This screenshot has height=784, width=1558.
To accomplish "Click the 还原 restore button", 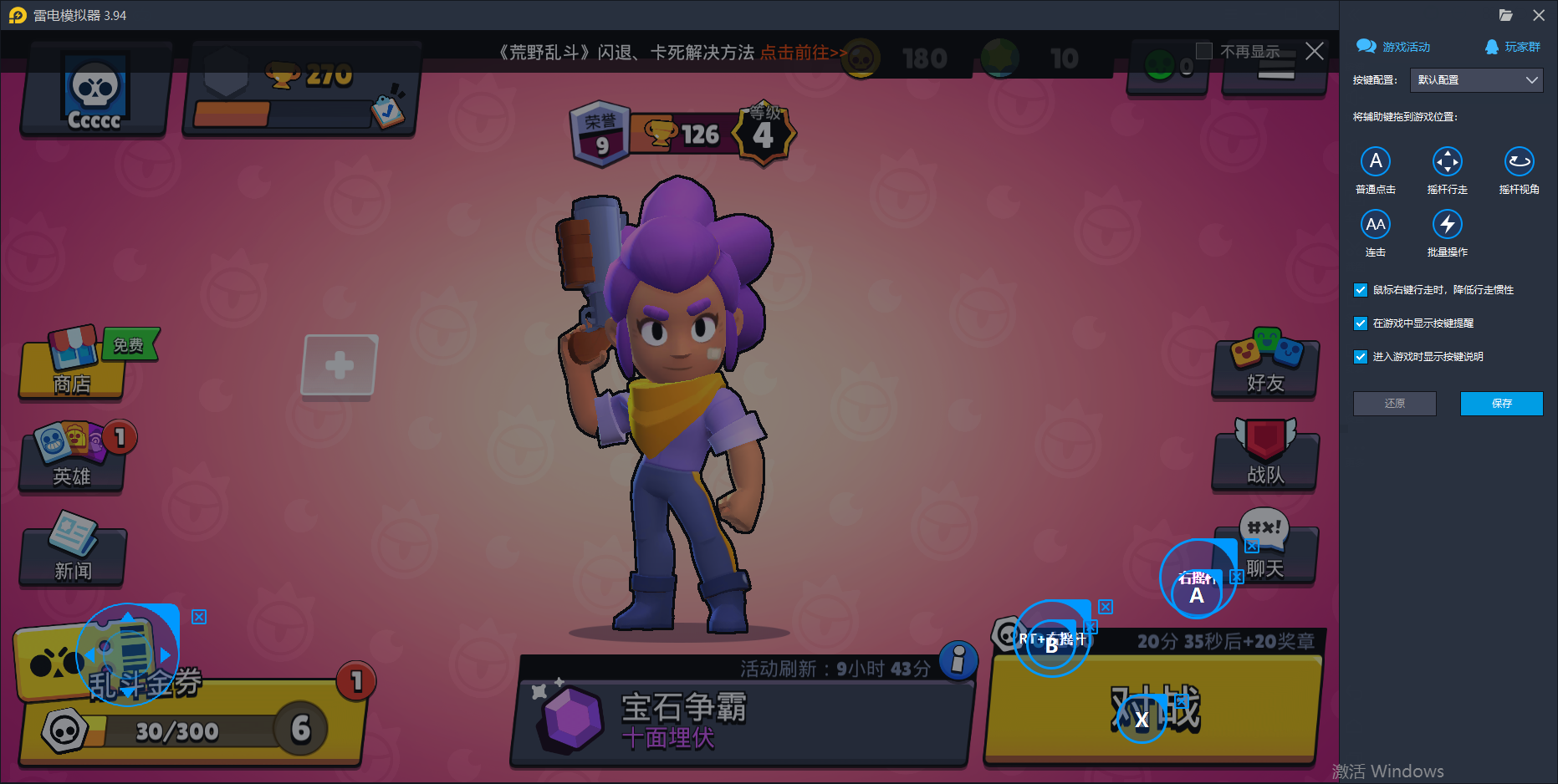I will tap(1394, 404).
